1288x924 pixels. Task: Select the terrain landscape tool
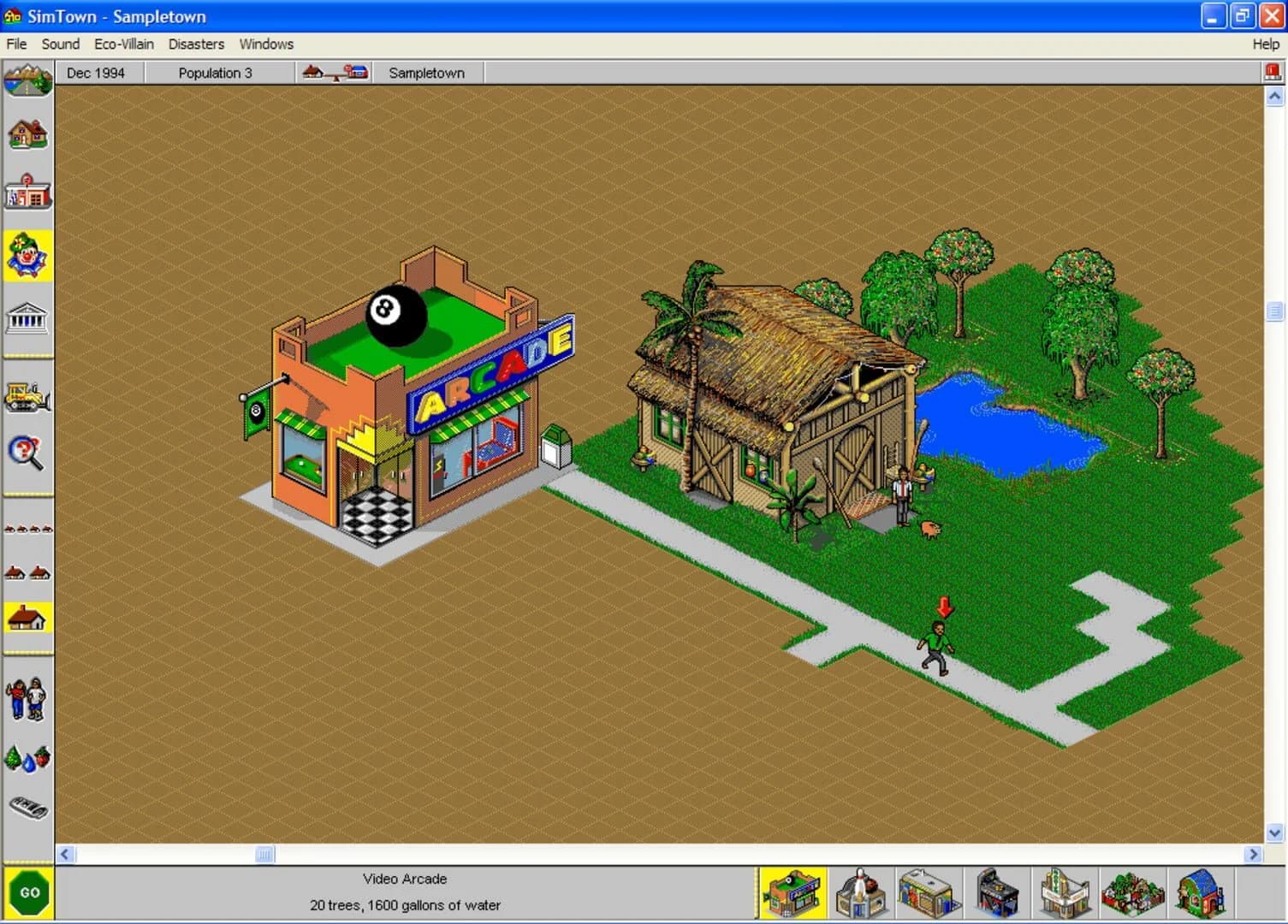[x=28, y=81]
